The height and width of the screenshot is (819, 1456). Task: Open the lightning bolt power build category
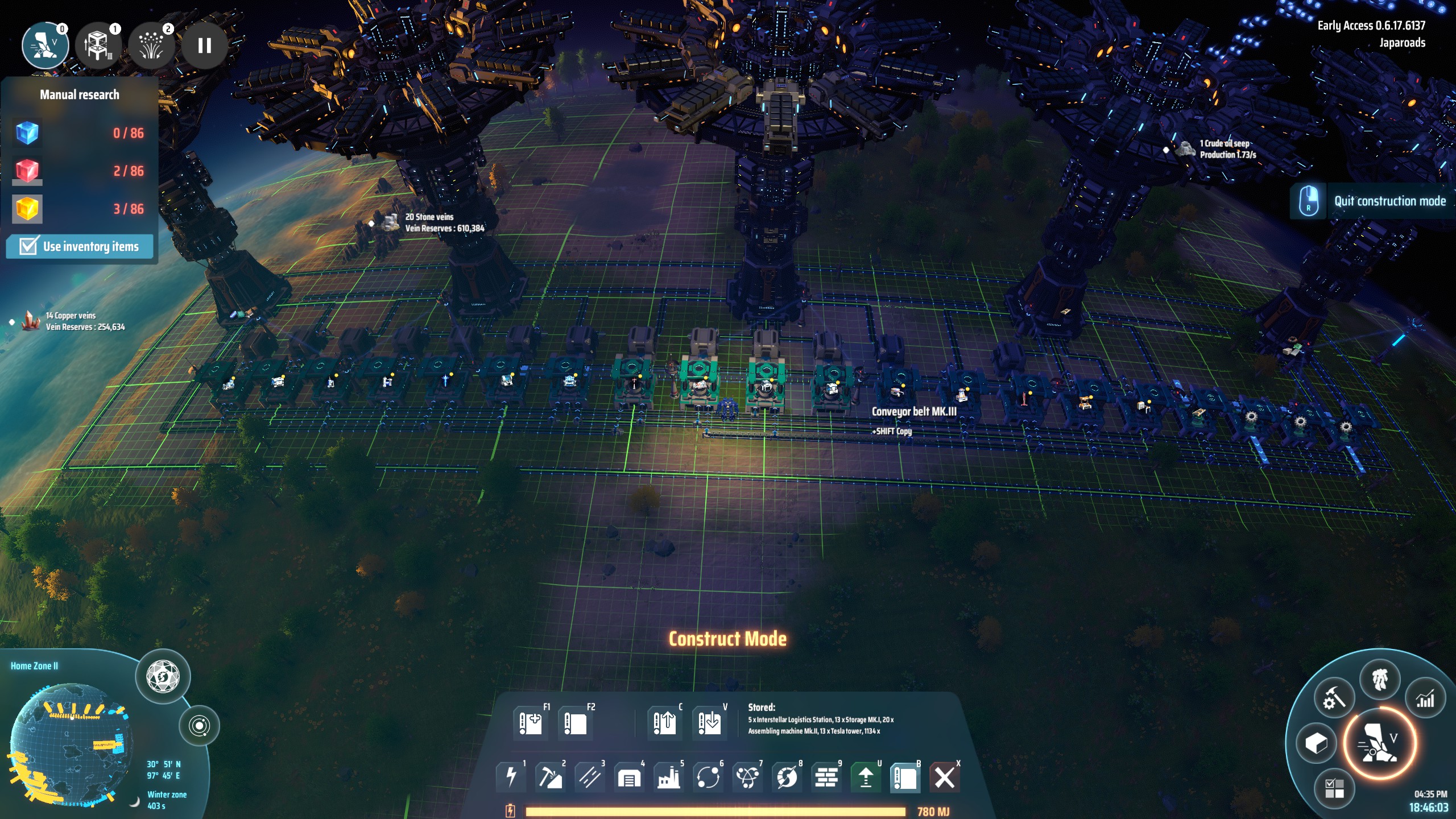(511, 776)
